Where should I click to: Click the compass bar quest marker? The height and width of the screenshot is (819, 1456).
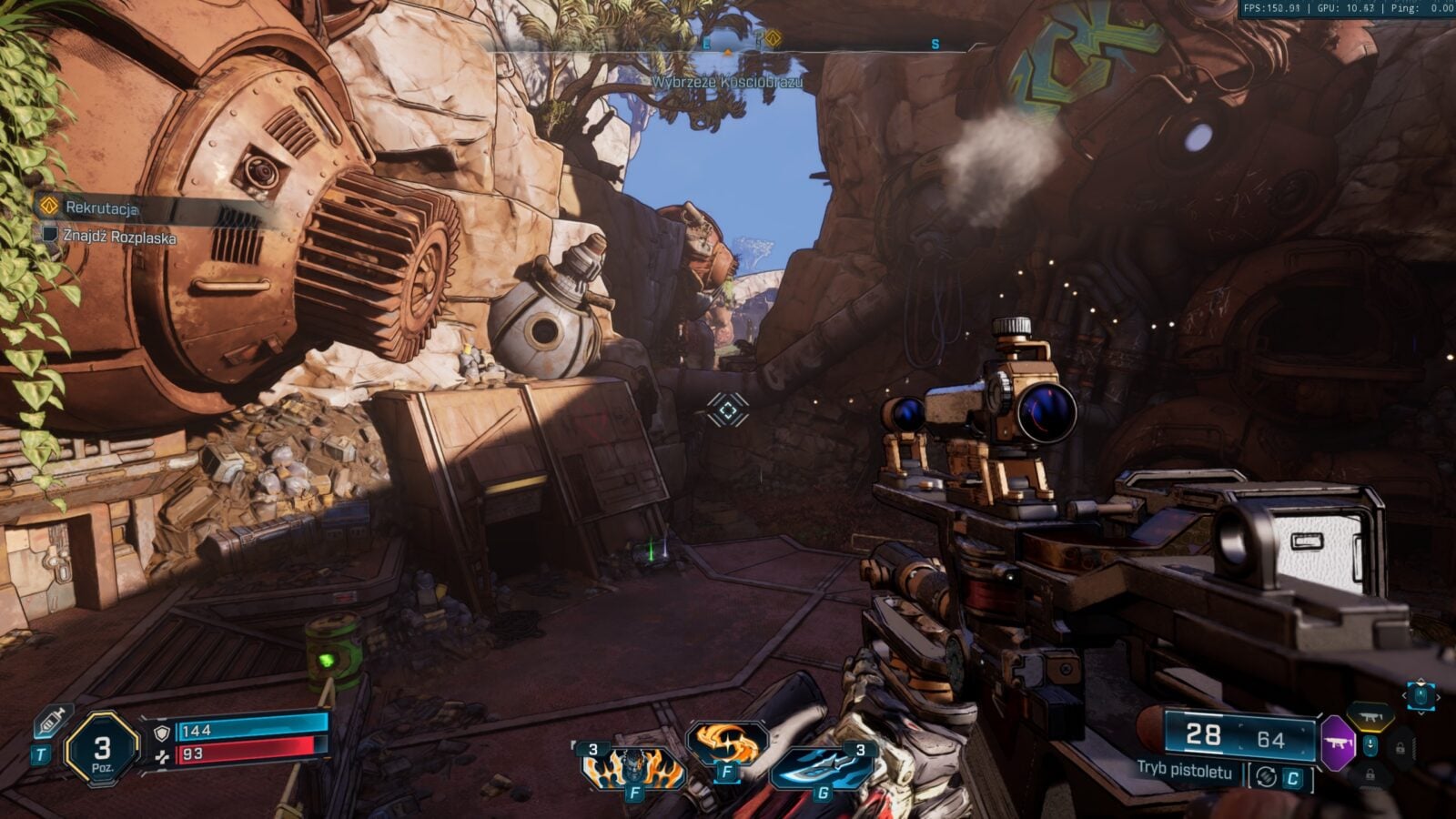click(773, 38)
